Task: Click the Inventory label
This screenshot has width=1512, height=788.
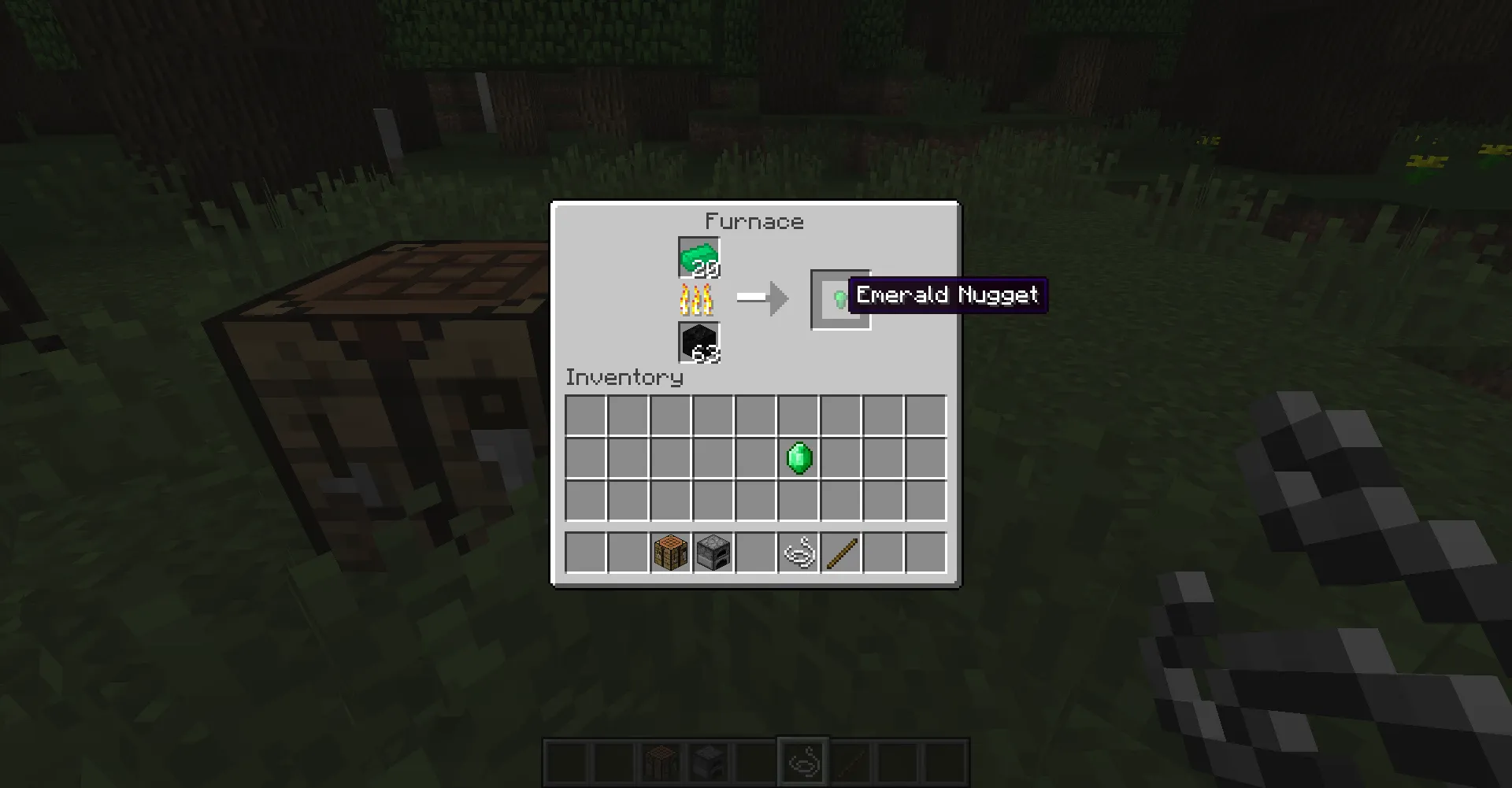Action: point(624,377)
